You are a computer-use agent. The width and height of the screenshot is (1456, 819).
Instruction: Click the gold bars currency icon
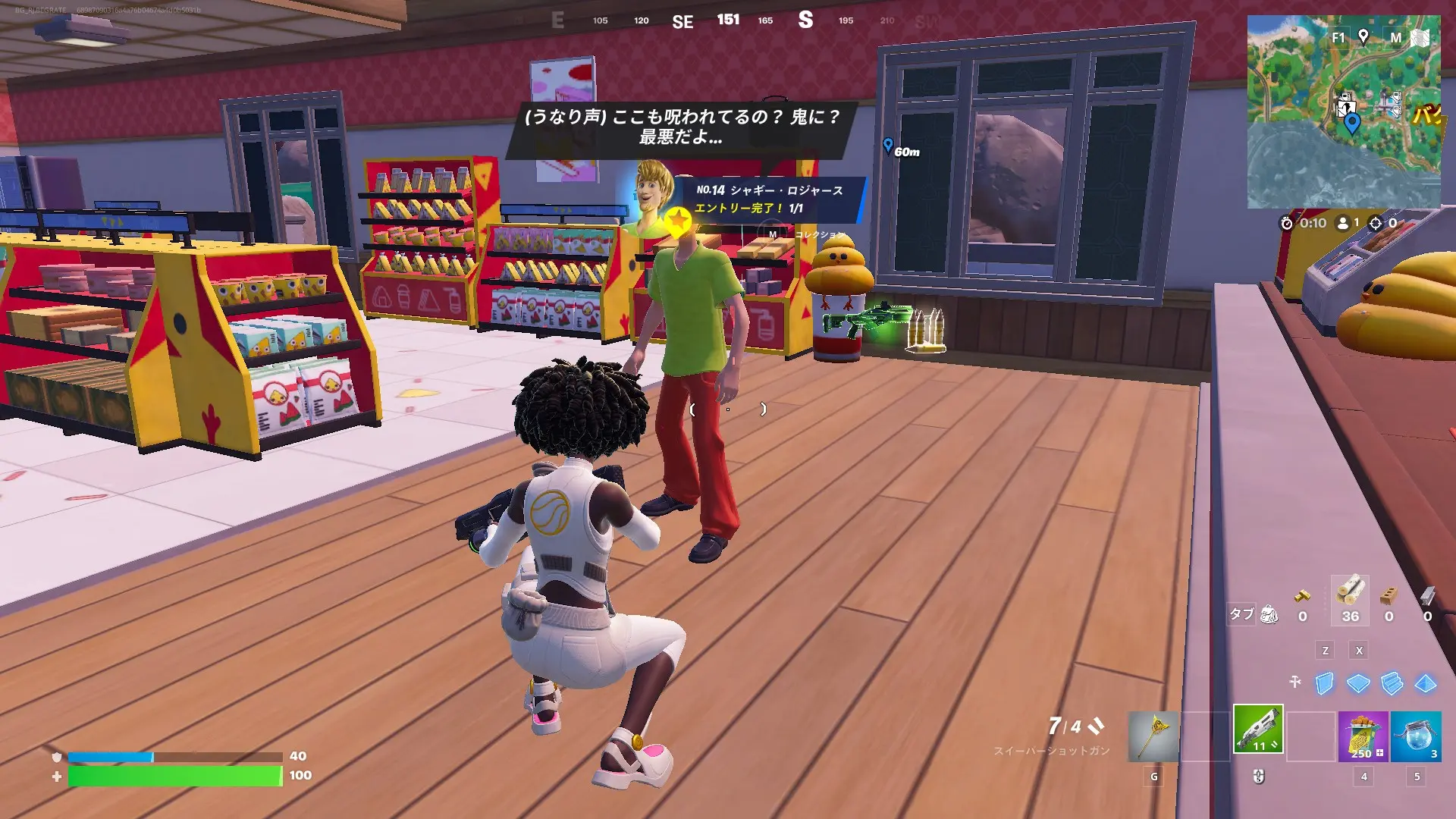point(1302,595)
